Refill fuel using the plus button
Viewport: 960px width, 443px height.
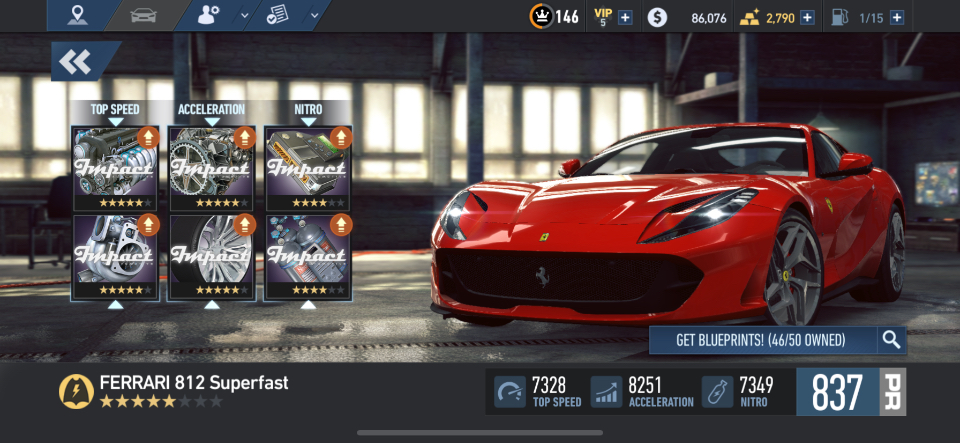(x=896, y=17)
